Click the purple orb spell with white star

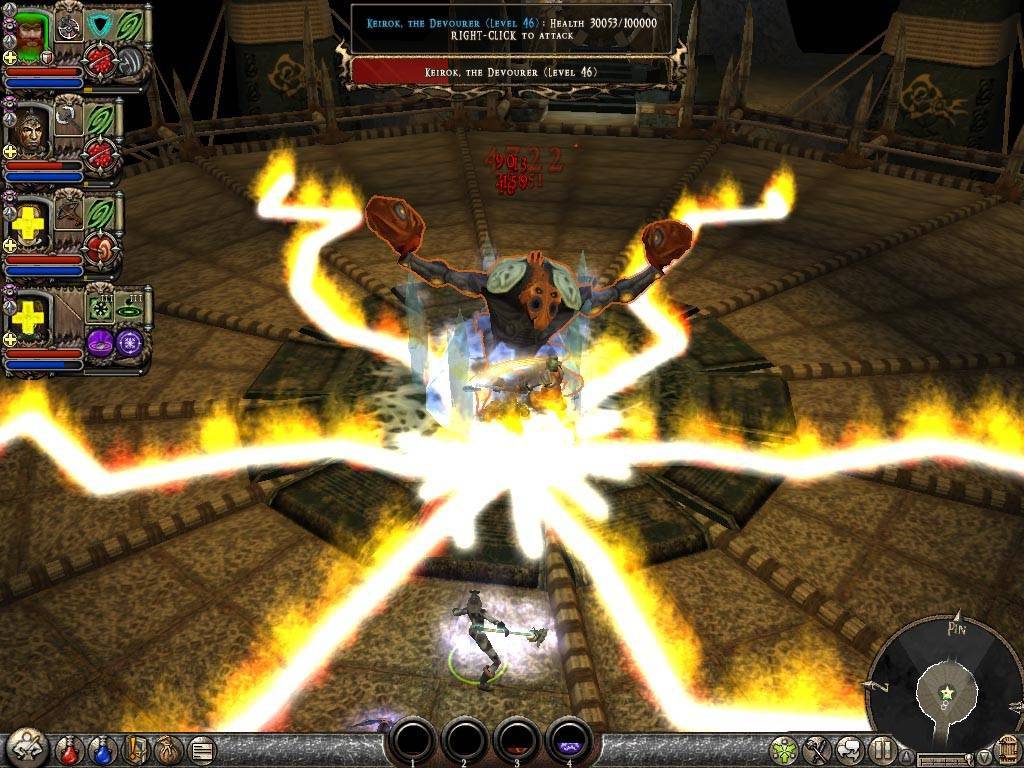tap(131, 341)
